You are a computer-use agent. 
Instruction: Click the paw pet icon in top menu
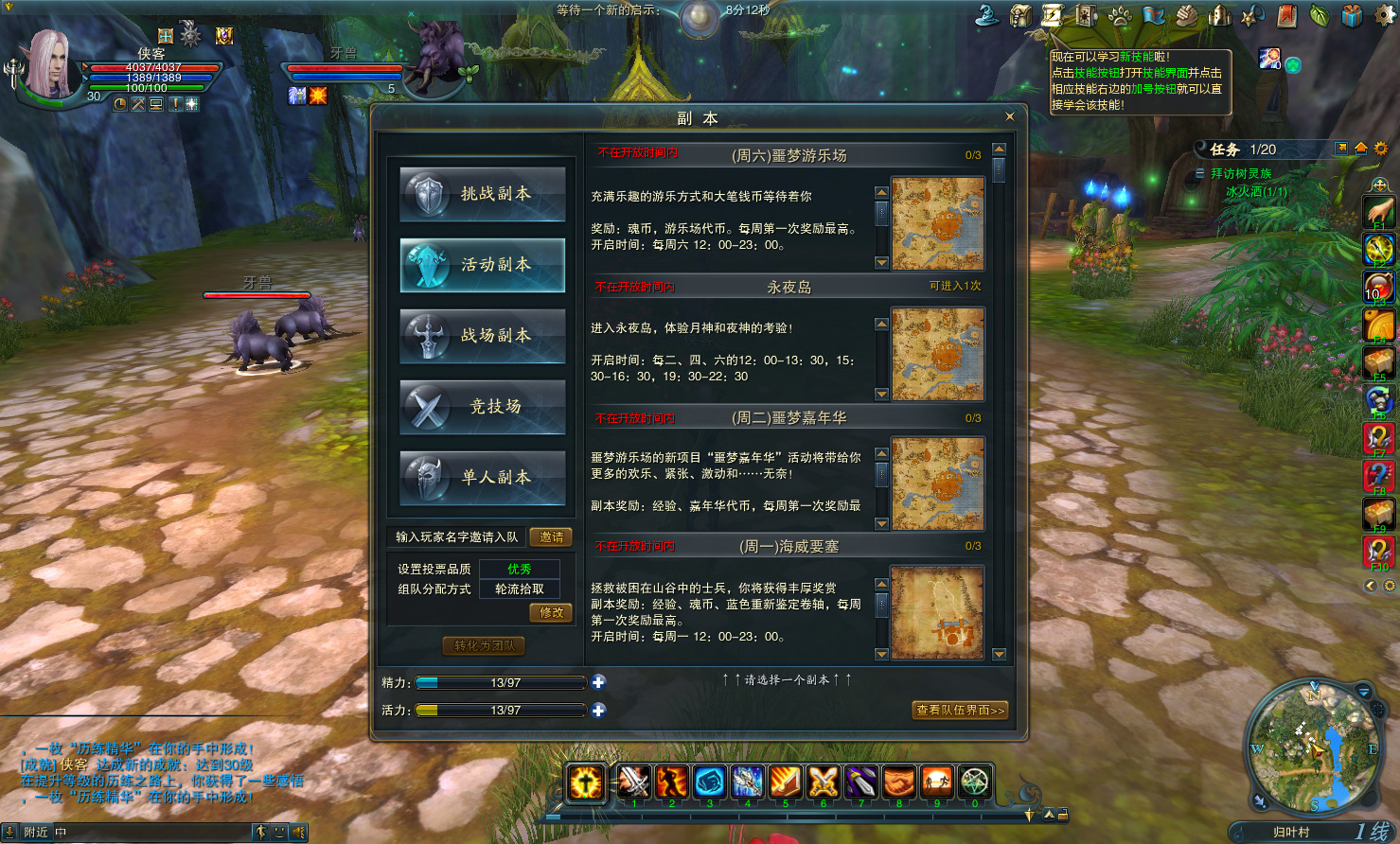(x=1121, y=15)
